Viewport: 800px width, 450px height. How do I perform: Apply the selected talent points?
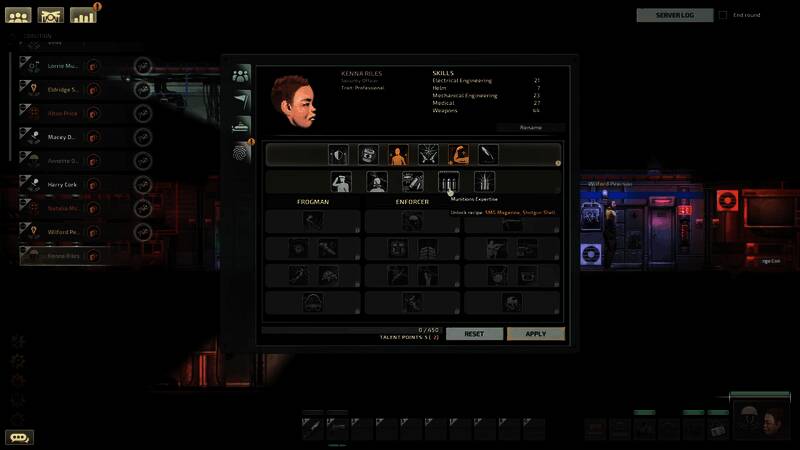click(535, 333)
